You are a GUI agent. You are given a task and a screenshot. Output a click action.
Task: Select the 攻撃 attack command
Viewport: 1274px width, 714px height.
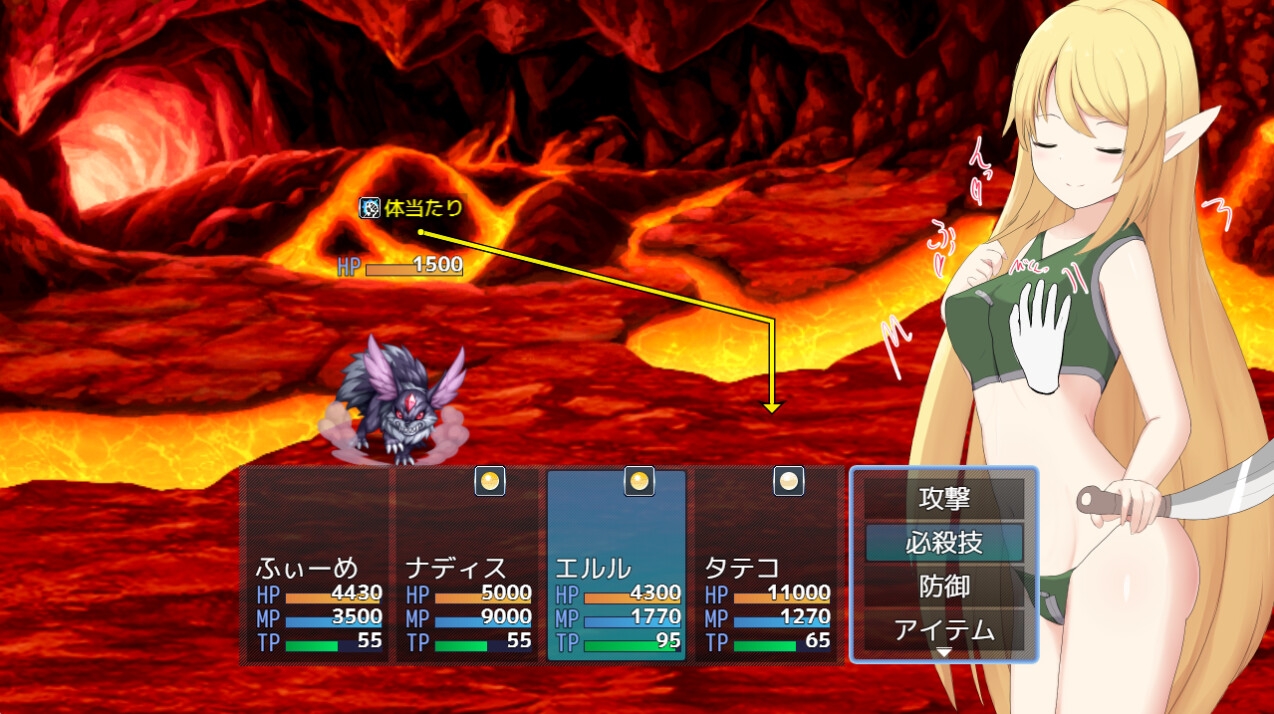point(944,497)
